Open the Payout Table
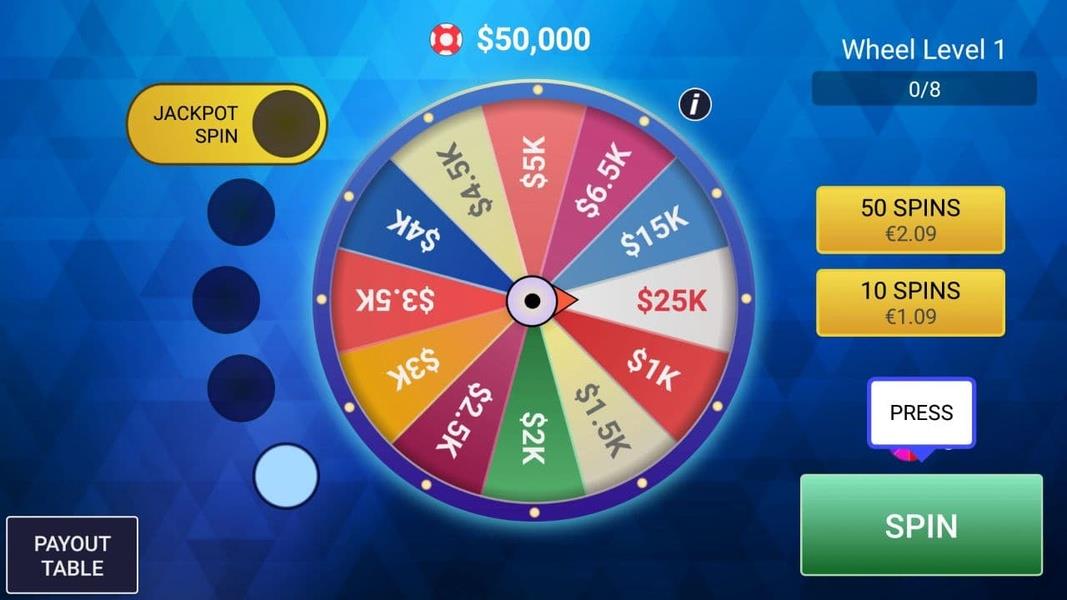The width and height of the screenshot is (1067, 600). point(72,556)
